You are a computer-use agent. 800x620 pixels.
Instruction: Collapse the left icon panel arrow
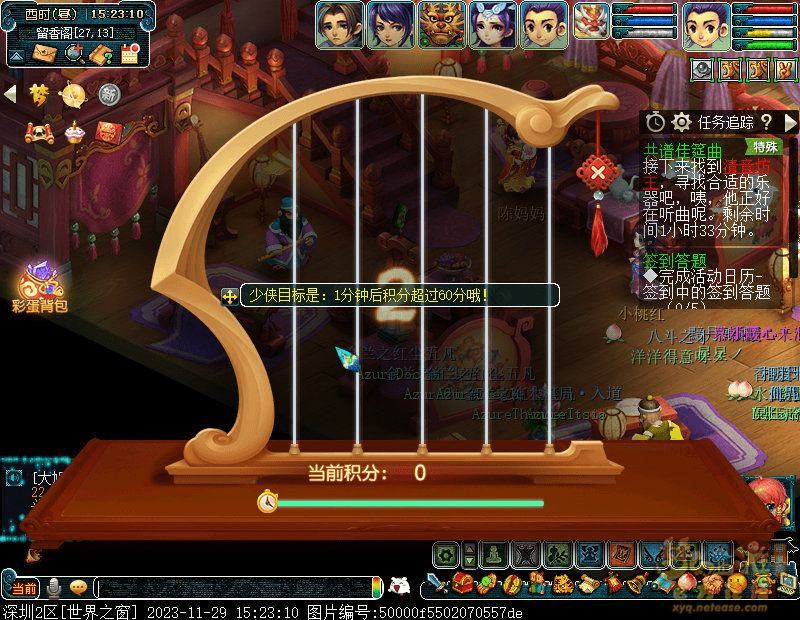11,94
